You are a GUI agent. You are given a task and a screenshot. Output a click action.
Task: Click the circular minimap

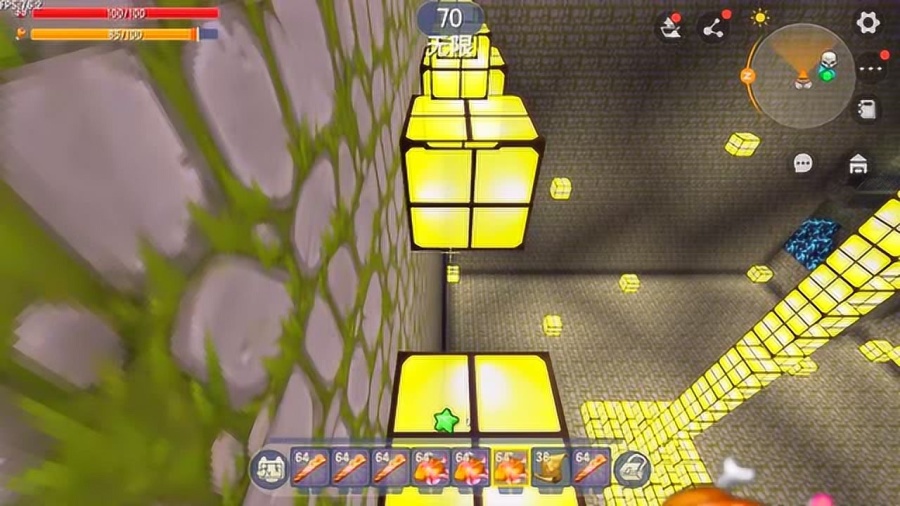803,76
